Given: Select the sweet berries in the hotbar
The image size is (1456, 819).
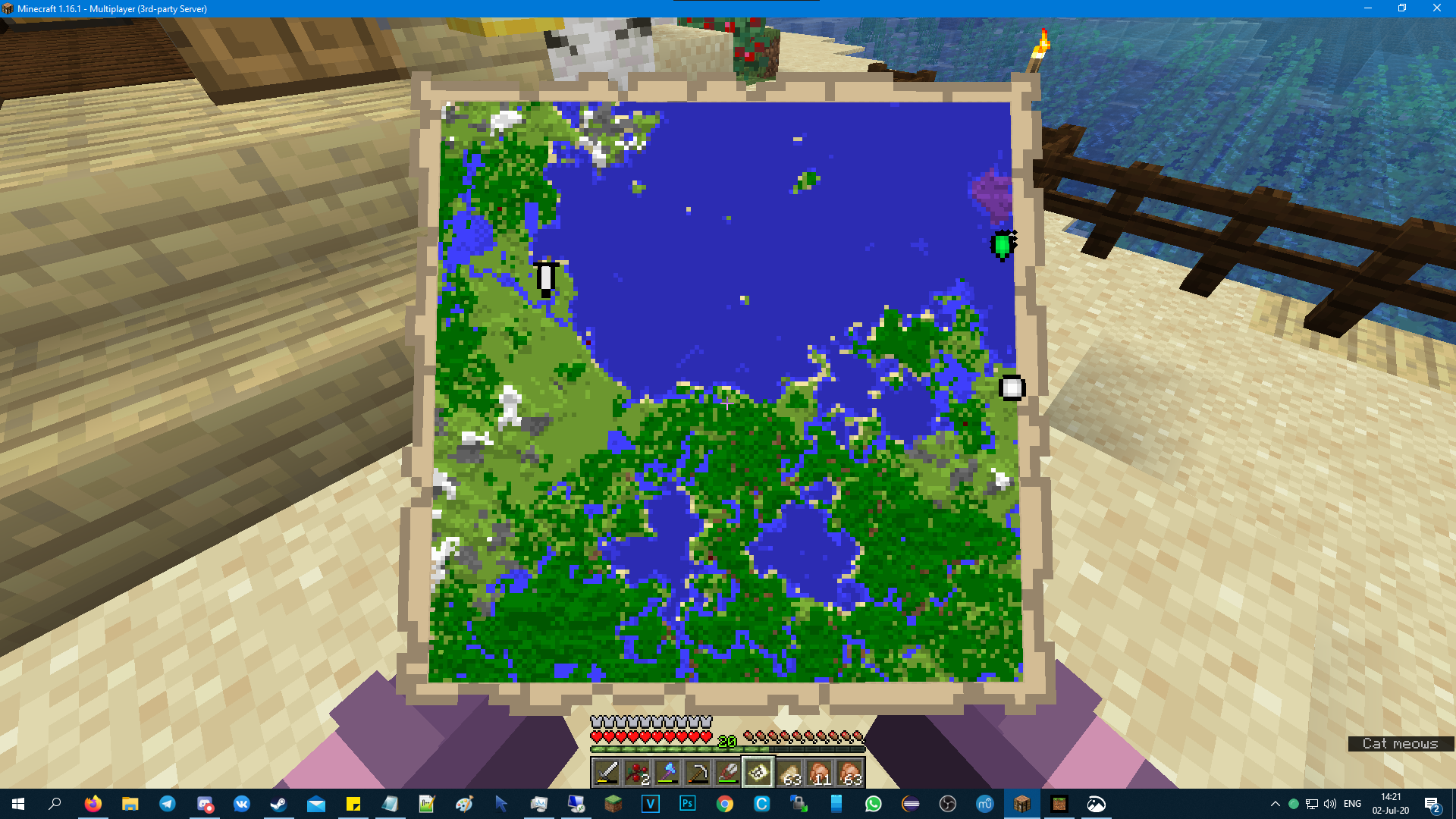Looking at the screenshot, I should (636, 773).
